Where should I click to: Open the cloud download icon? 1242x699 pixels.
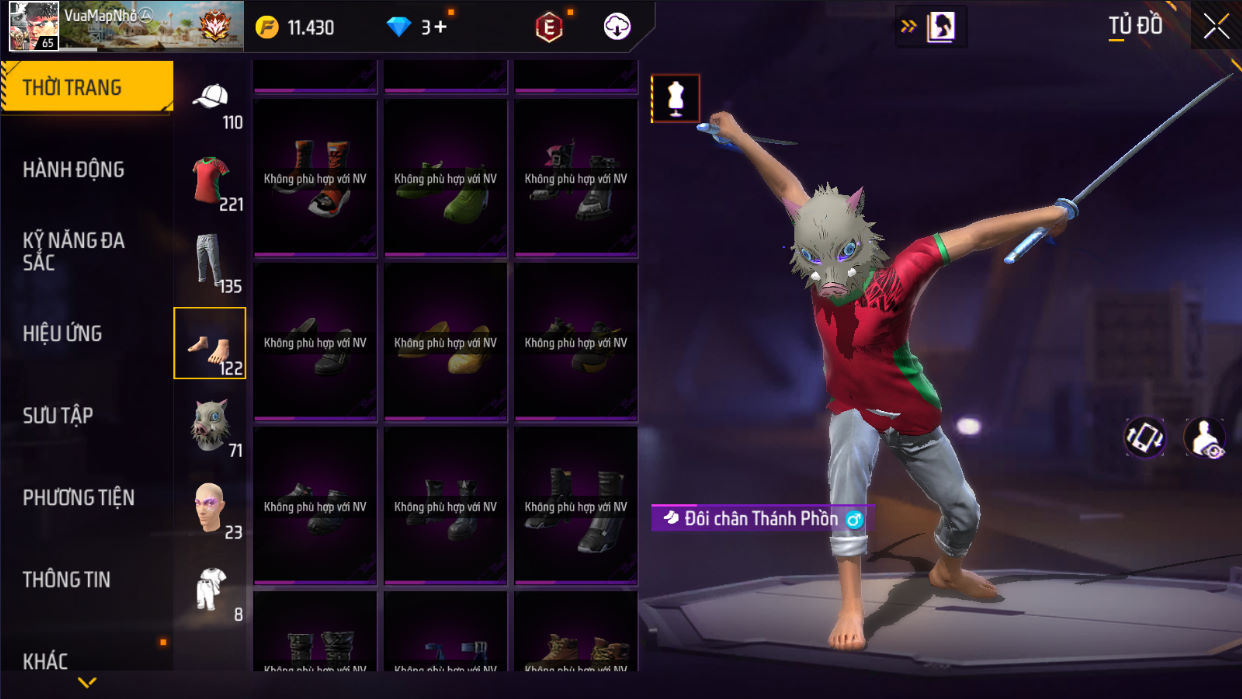(618, 27)
